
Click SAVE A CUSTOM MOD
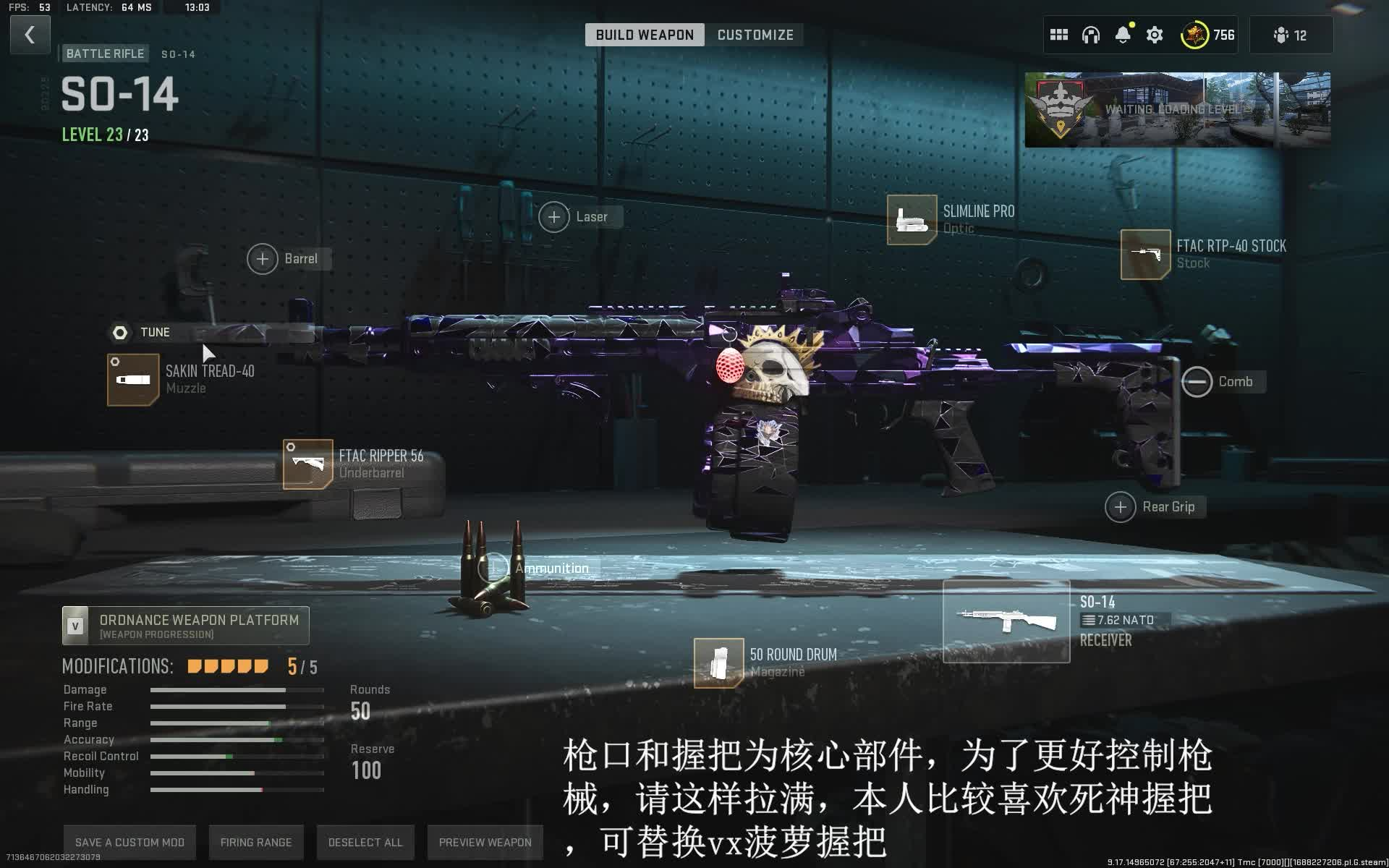[129, 842]
